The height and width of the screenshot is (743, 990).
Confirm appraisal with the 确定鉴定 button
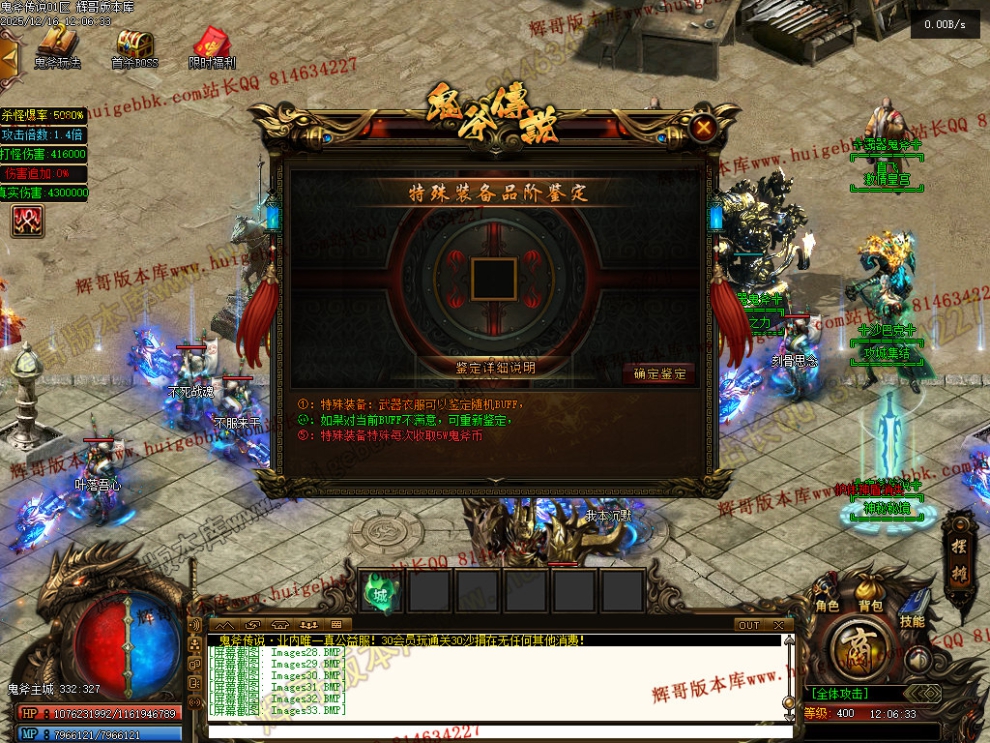[658, 373]
